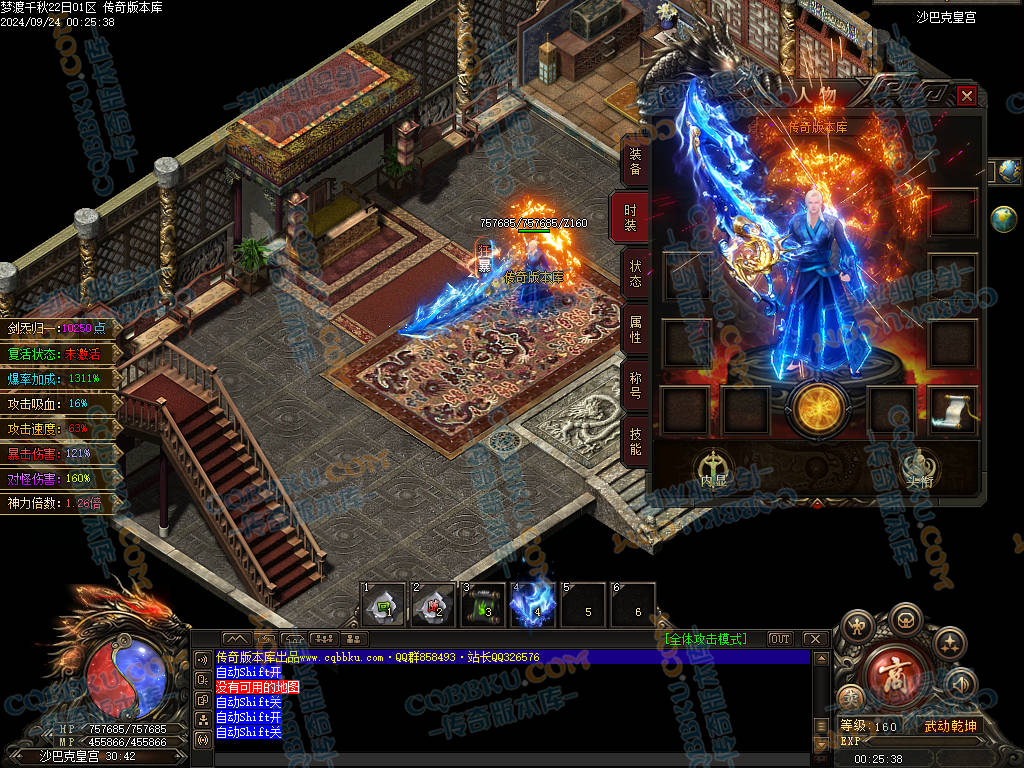This screenshot has width=1024, height=768.
Task: Open the 时装 fashion tab
Action: (x=631, y=217)
